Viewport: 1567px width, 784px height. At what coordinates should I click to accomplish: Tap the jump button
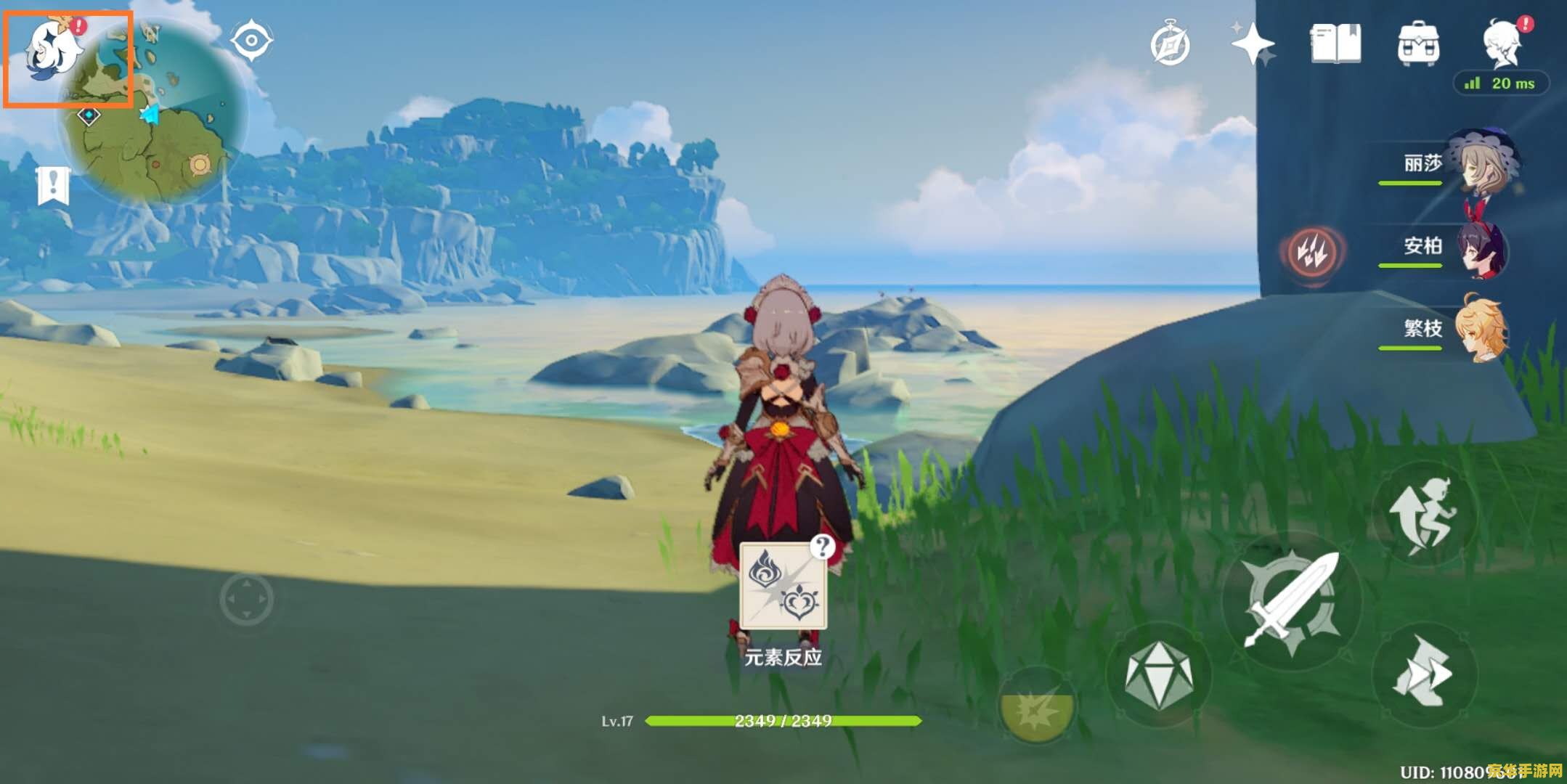(1423, 514)
